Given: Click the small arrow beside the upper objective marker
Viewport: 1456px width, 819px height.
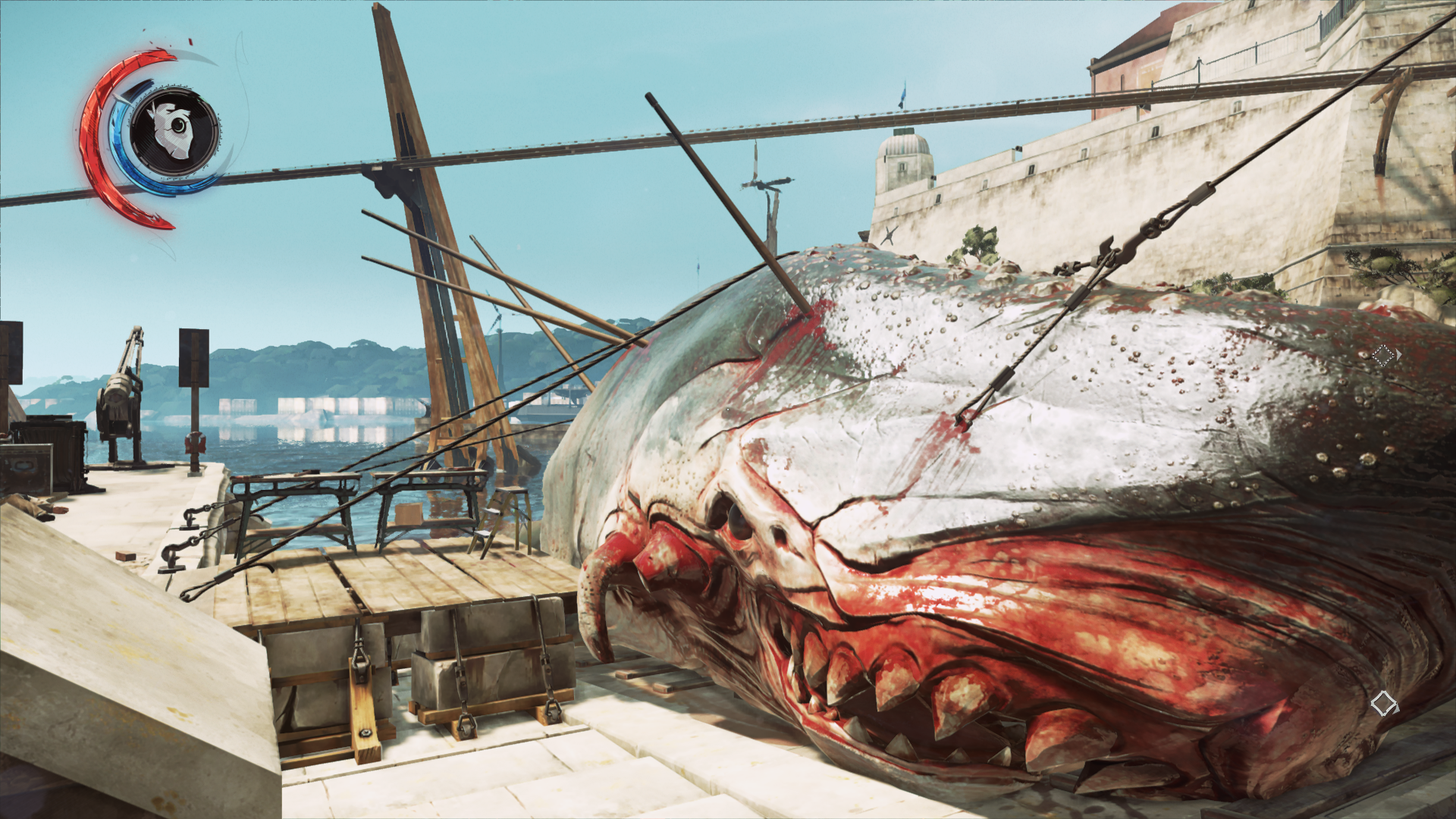Looking at the screenshot, I should point(1399,354).
